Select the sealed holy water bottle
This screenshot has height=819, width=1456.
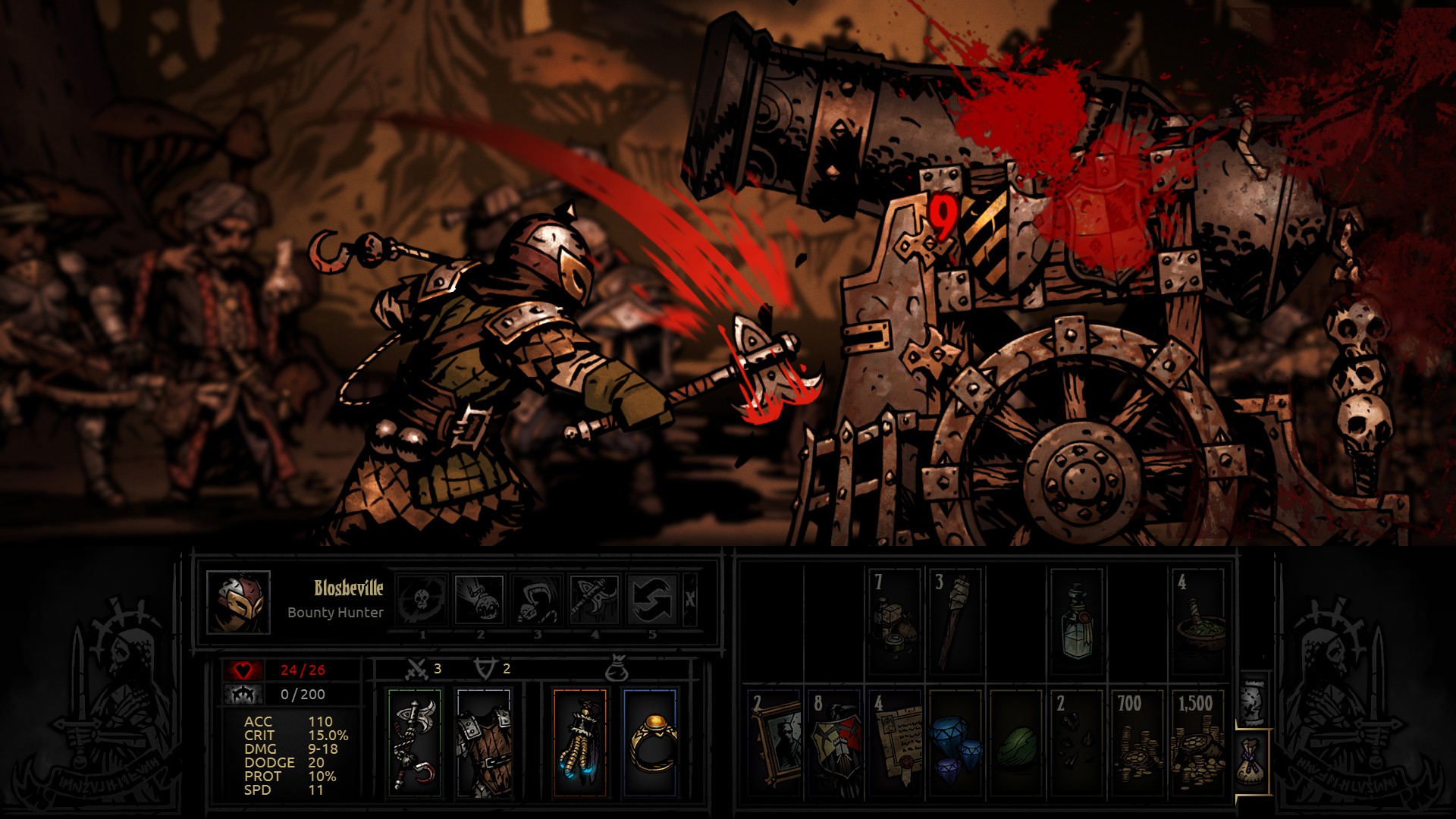point(1077,621)
